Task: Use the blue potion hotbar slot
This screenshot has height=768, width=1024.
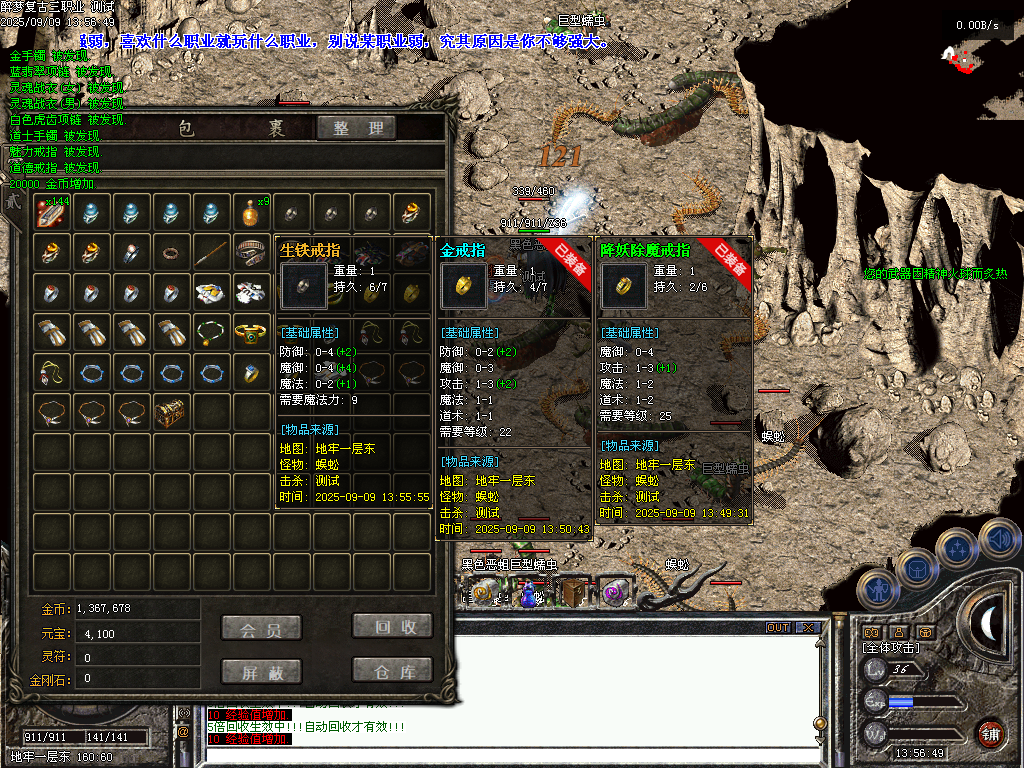Action: pos(527,594)
